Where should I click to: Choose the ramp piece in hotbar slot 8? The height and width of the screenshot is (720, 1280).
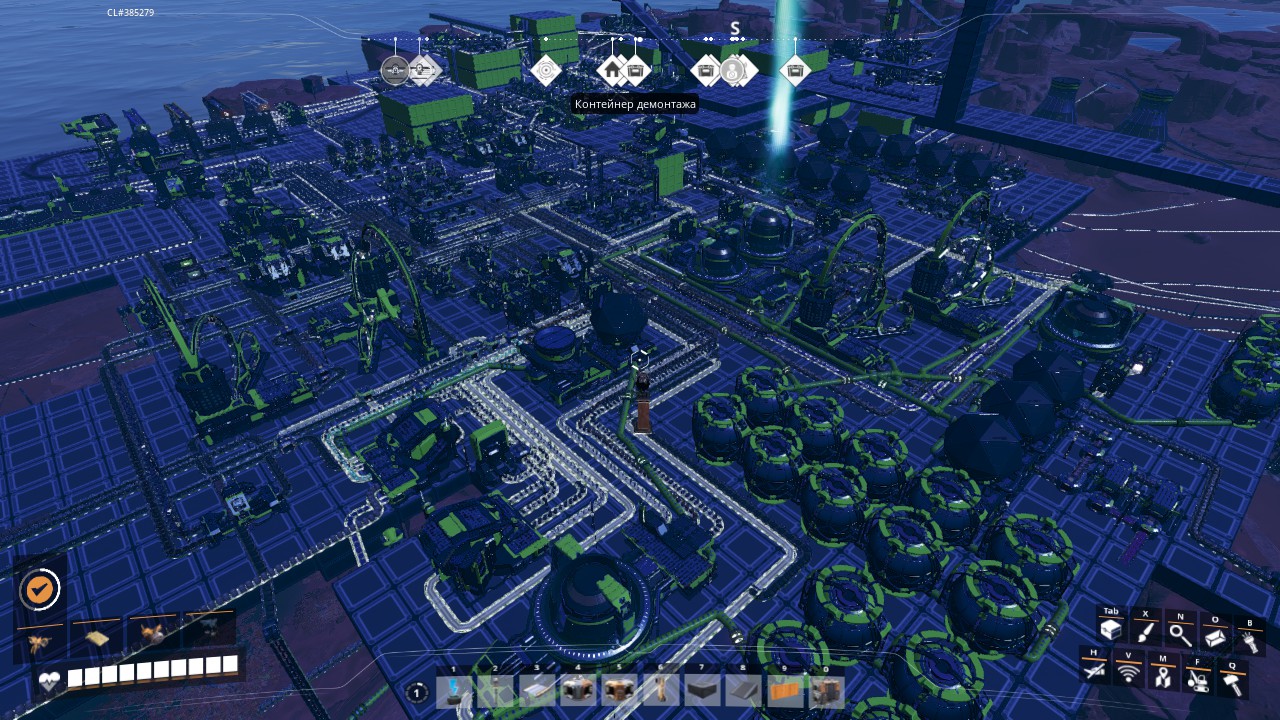[x=743, y=690]
